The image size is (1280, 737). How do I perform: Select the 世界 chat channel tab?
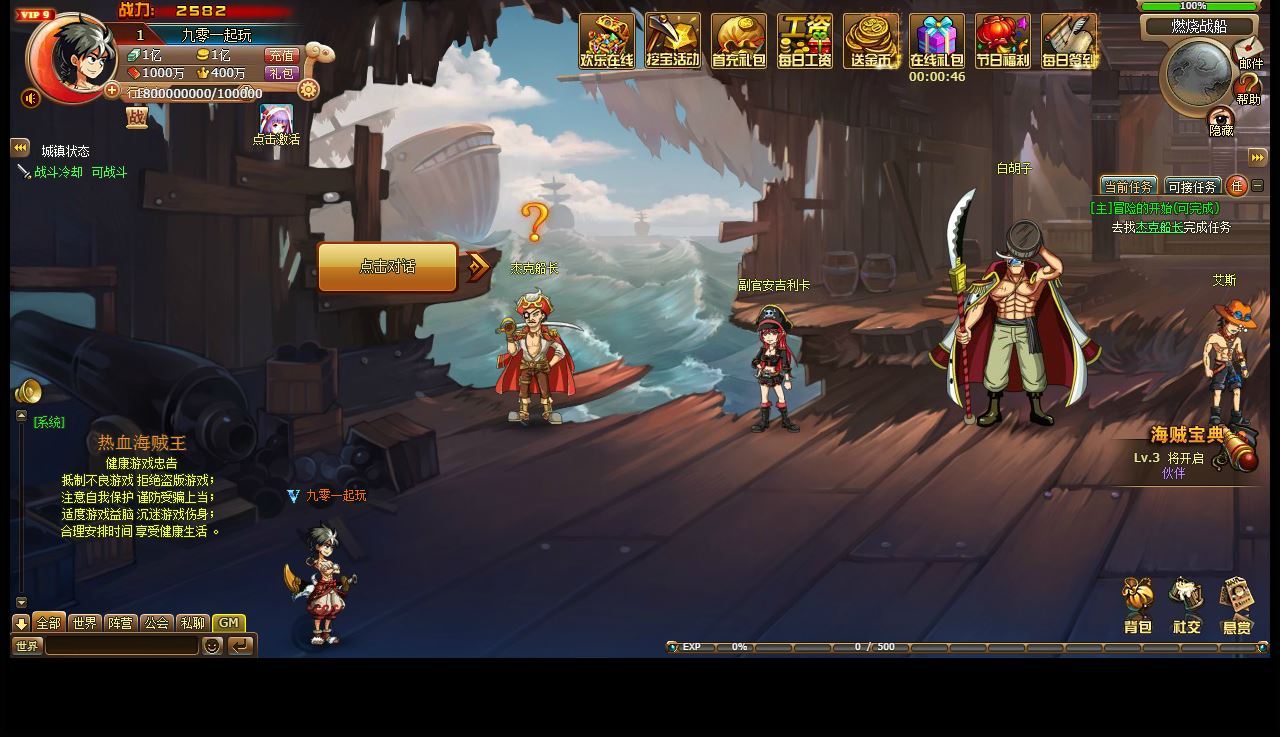(x=85, y=623)
